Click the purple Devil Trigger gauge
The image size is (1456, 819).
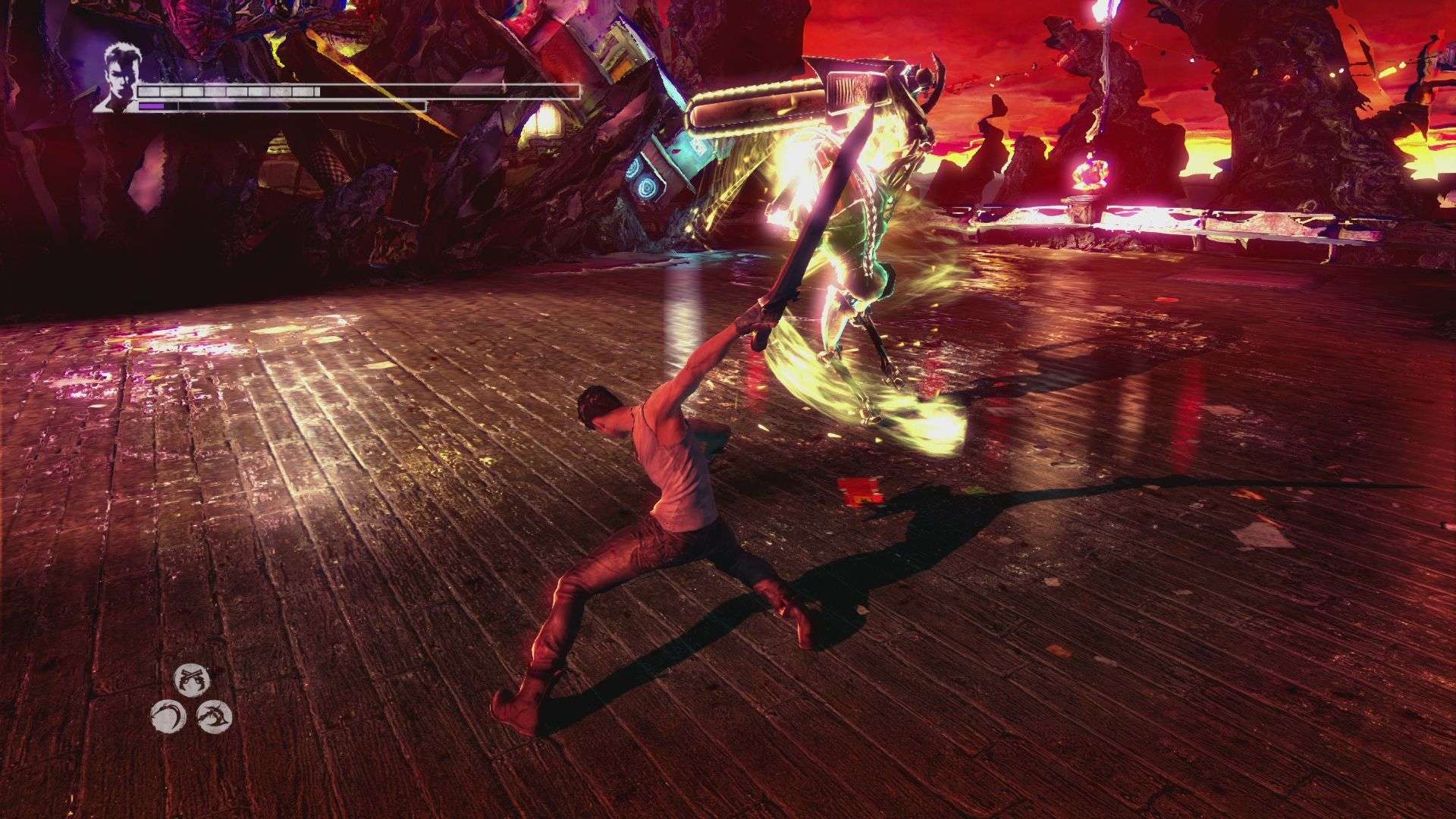point(152,107)
